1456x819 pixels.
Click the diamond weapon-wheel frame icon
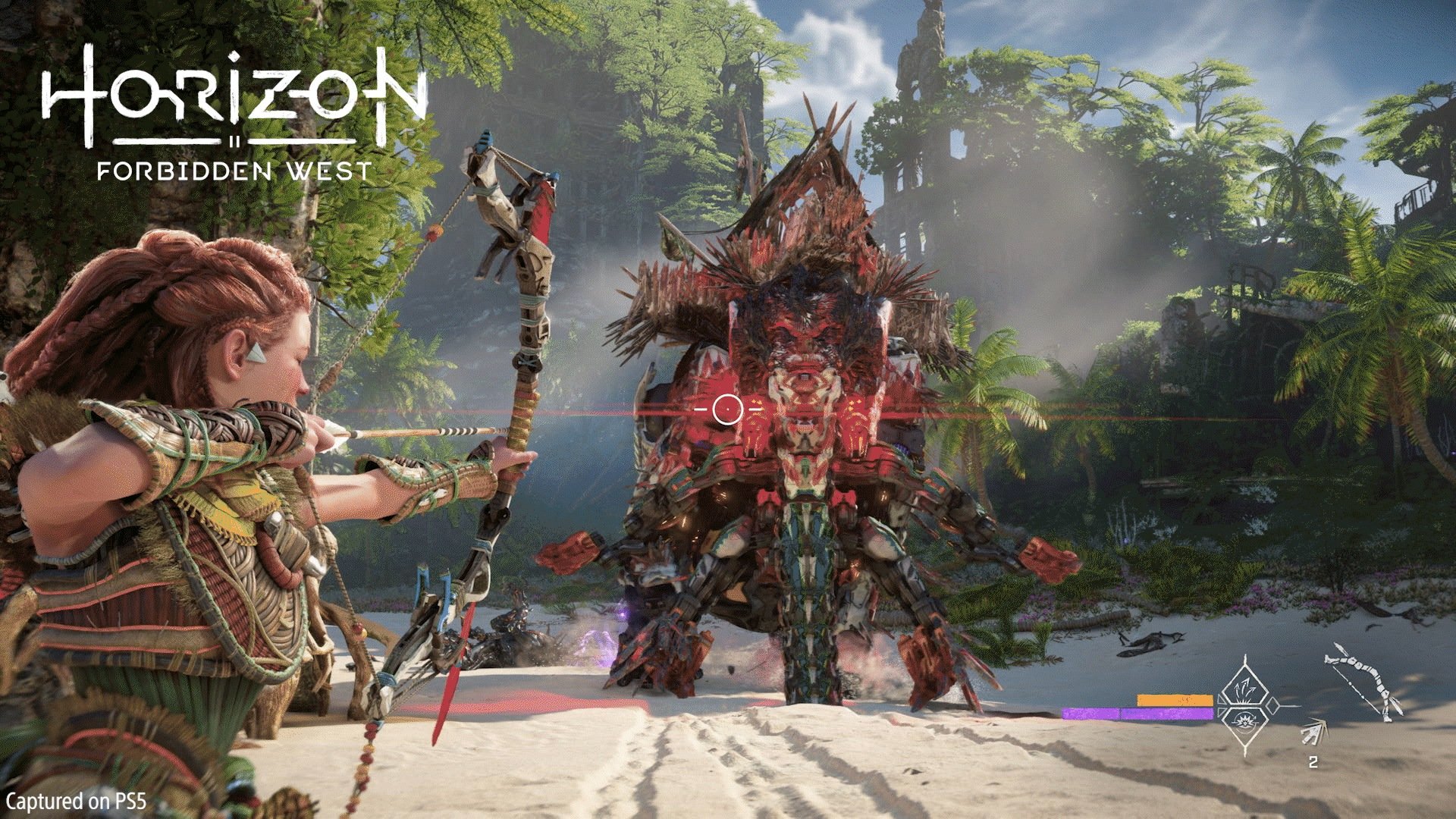pos(1246,705)
